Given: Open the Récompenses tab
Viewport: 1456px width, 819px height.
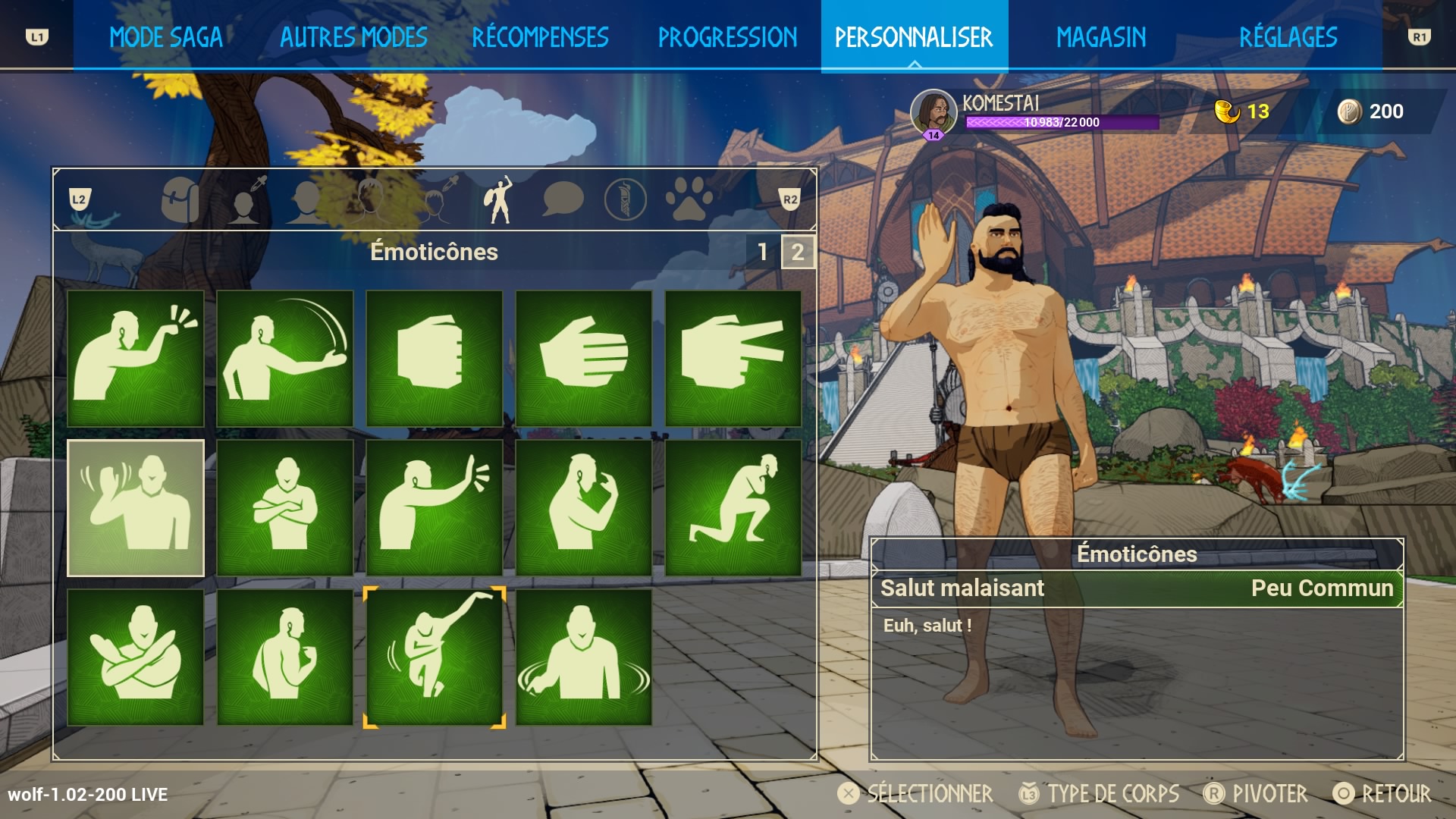Looking at the screenshot, I should (x=540, y=36).
